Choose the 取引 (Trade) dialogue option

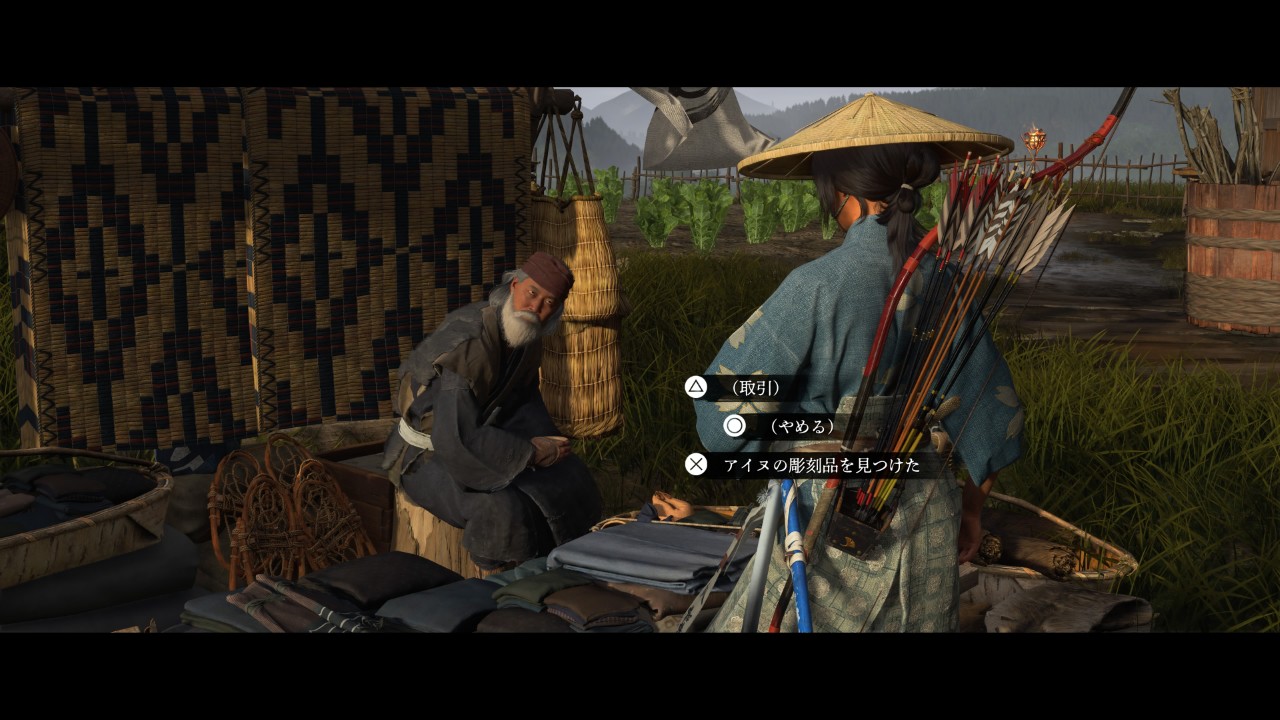coord(754,387)
